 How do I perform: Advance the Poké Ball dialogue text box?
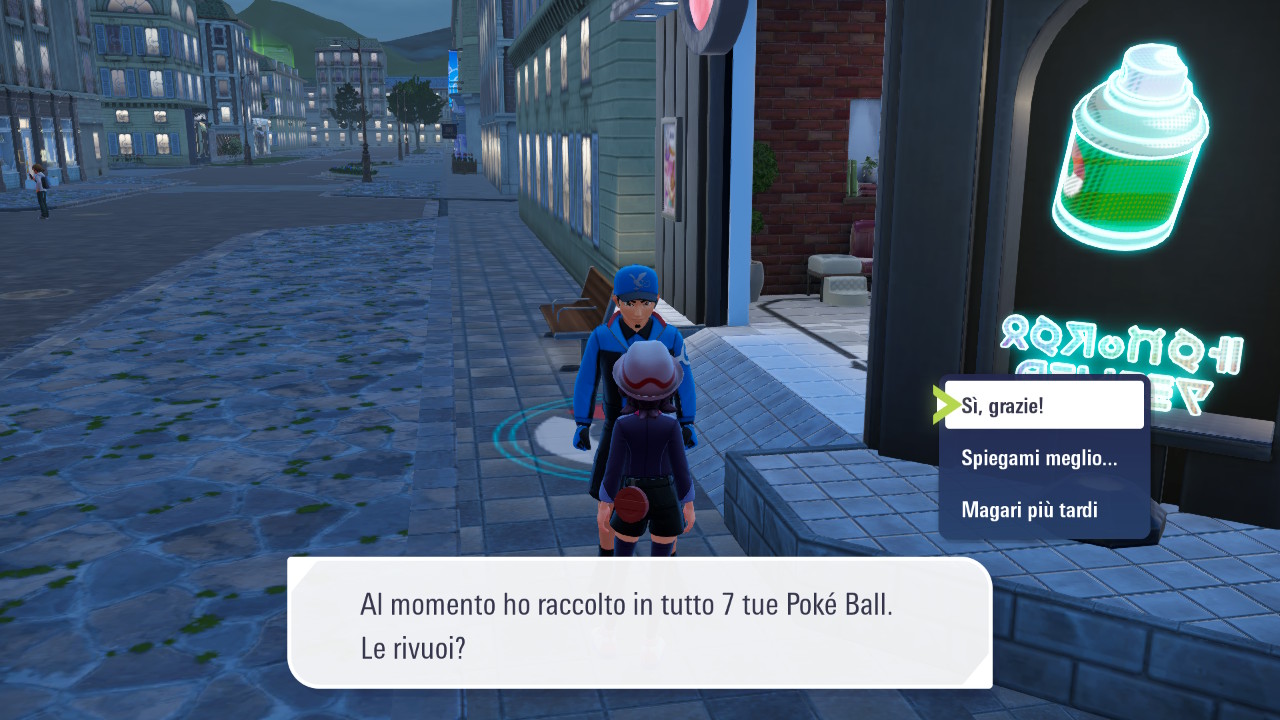point(639,622)
